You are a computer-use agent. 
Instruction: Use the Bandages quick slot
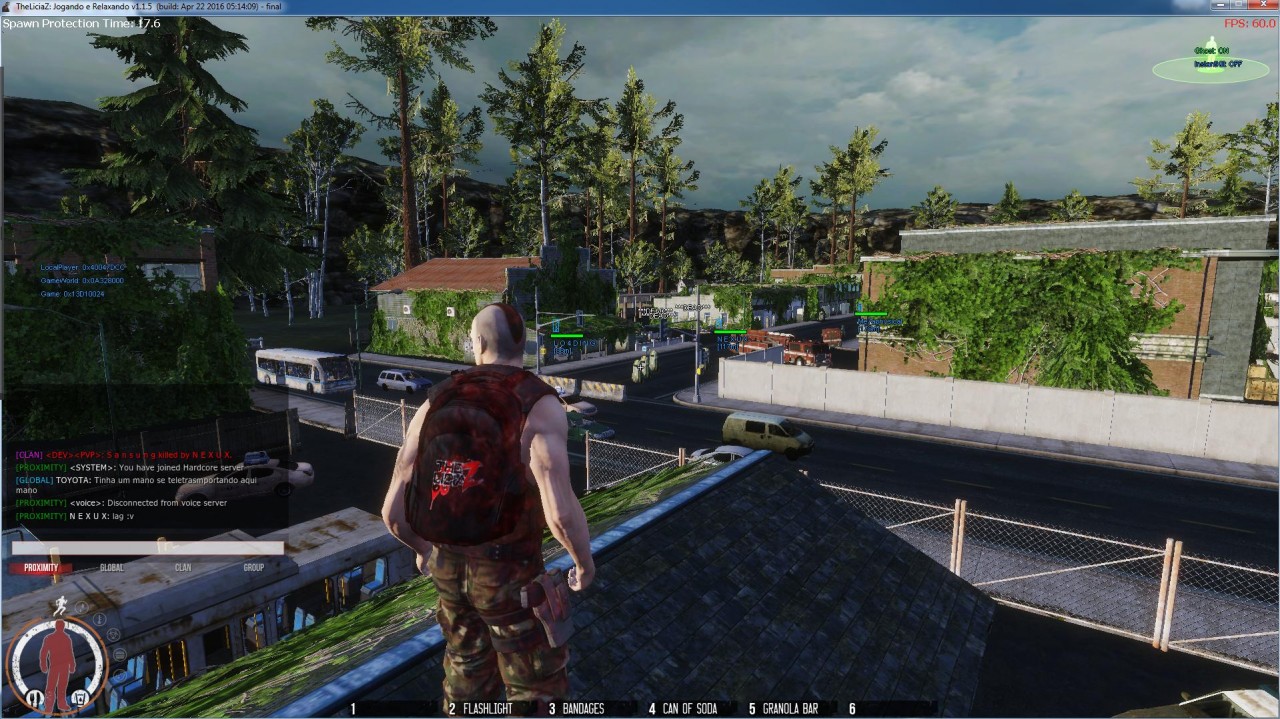[x=577, y=709]
